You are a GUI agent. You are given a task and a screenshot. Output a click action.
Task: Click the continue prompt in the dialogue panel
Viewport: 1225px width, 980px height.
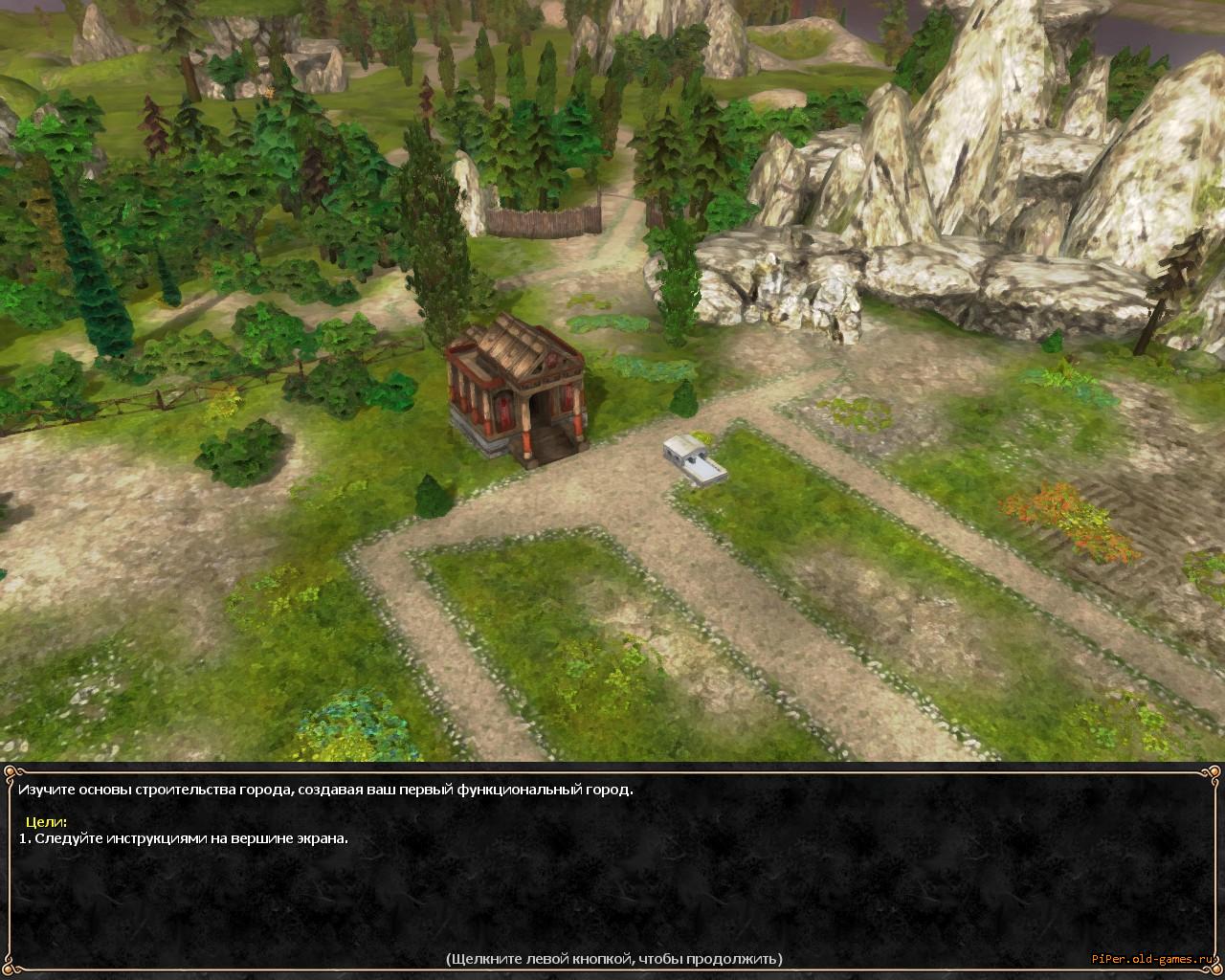pos(613,958)
